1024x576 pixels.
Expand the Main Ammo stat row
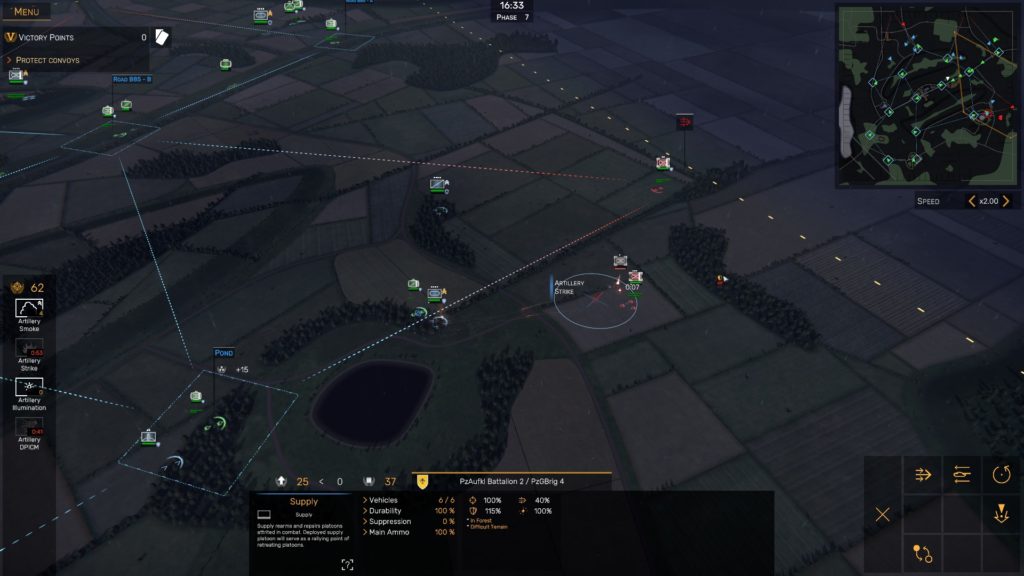click(392, 532)
